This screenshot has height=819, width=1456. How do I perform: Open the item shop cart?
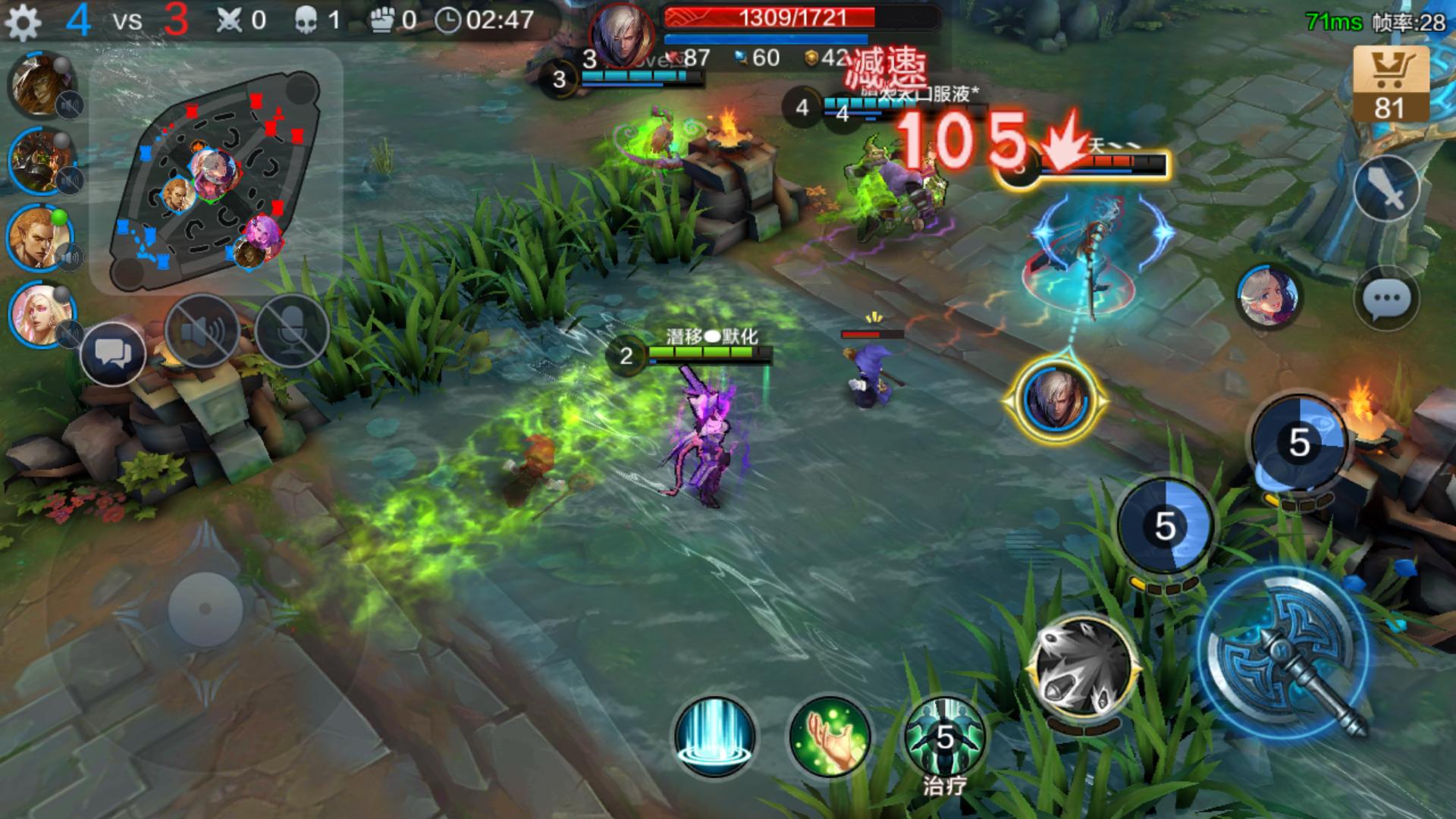tap(1391, 83)
